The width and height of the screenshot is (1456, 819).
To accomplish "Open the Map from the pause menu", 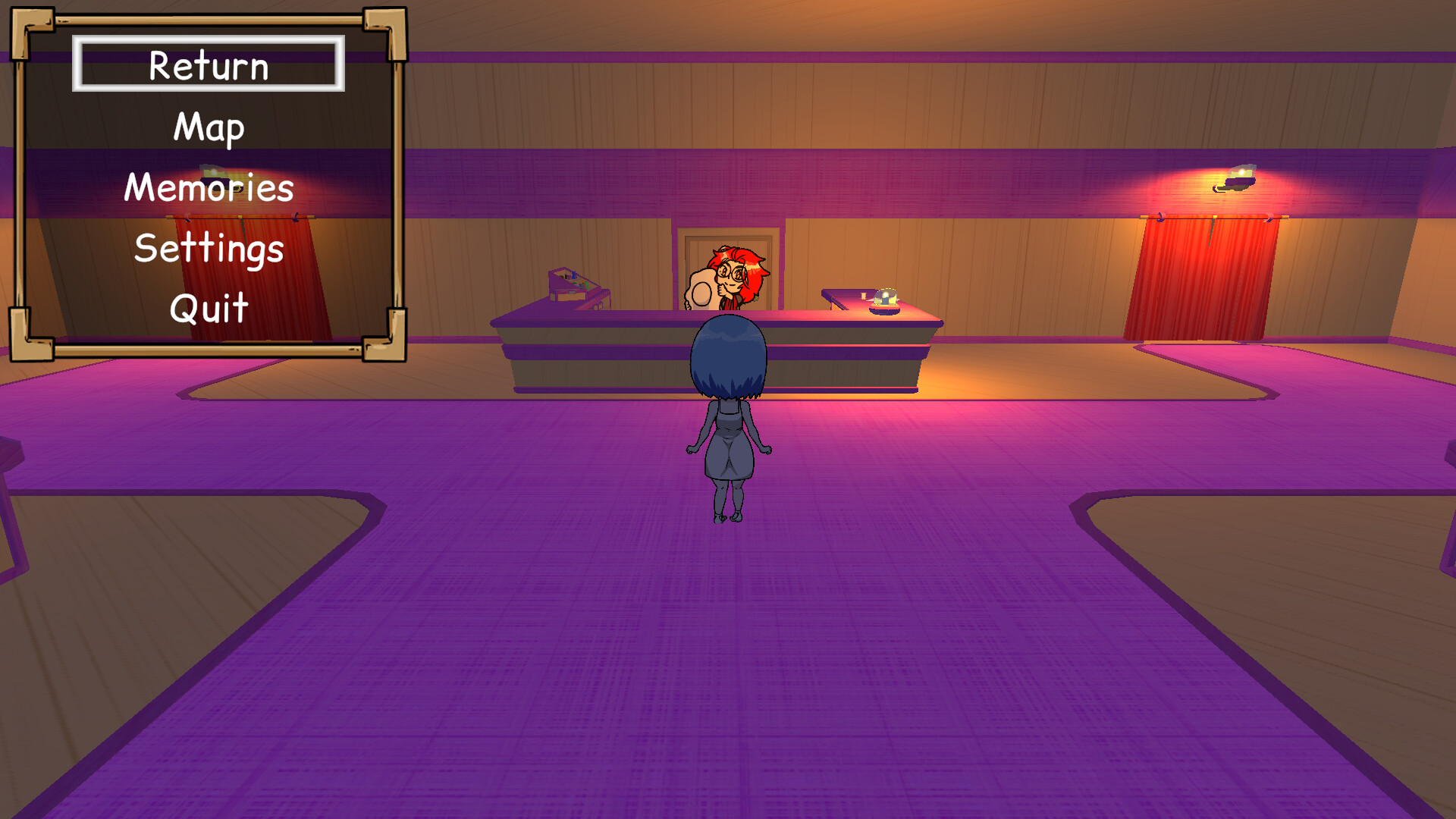I will point(208,127).
